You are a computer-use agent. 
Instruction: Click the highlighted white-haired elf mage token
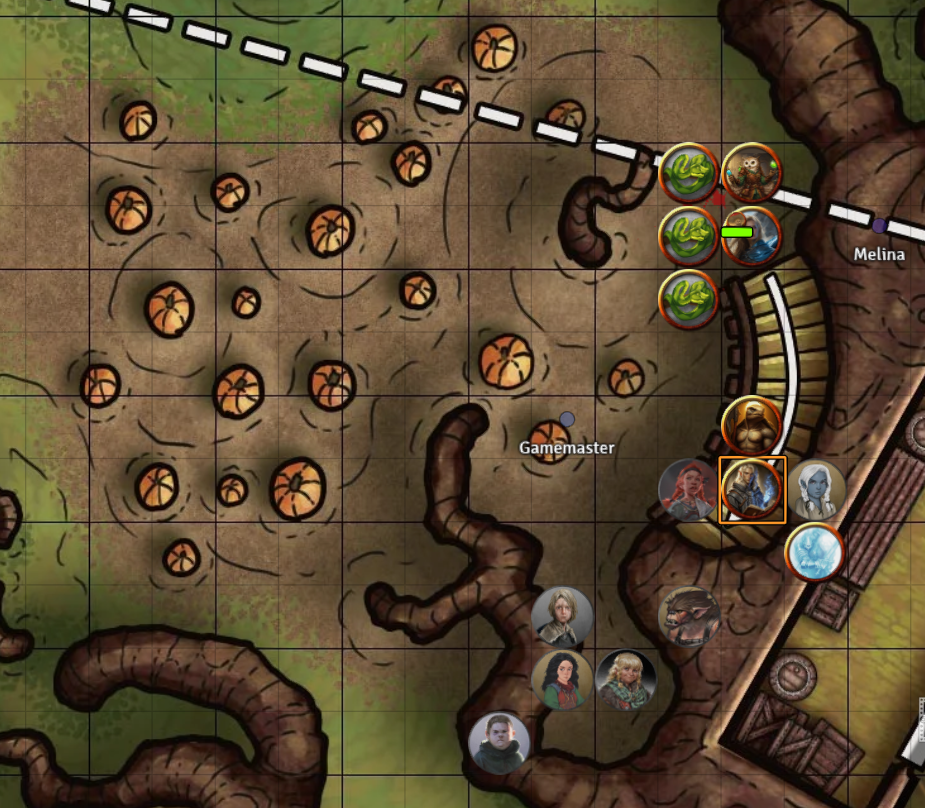pyautogui.click(x=752, y=489)
